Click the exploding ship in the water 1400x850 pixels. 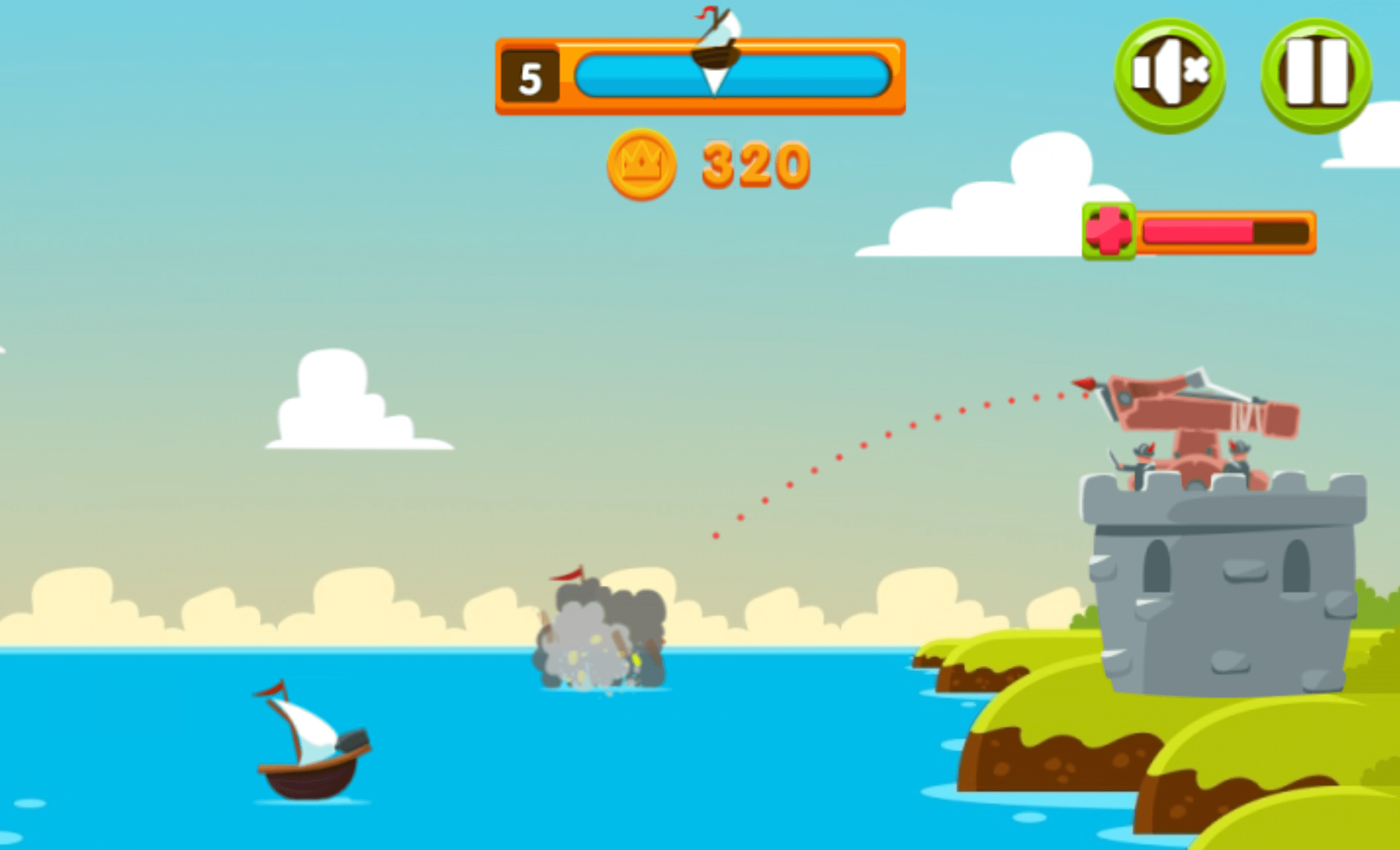(597, 648)
